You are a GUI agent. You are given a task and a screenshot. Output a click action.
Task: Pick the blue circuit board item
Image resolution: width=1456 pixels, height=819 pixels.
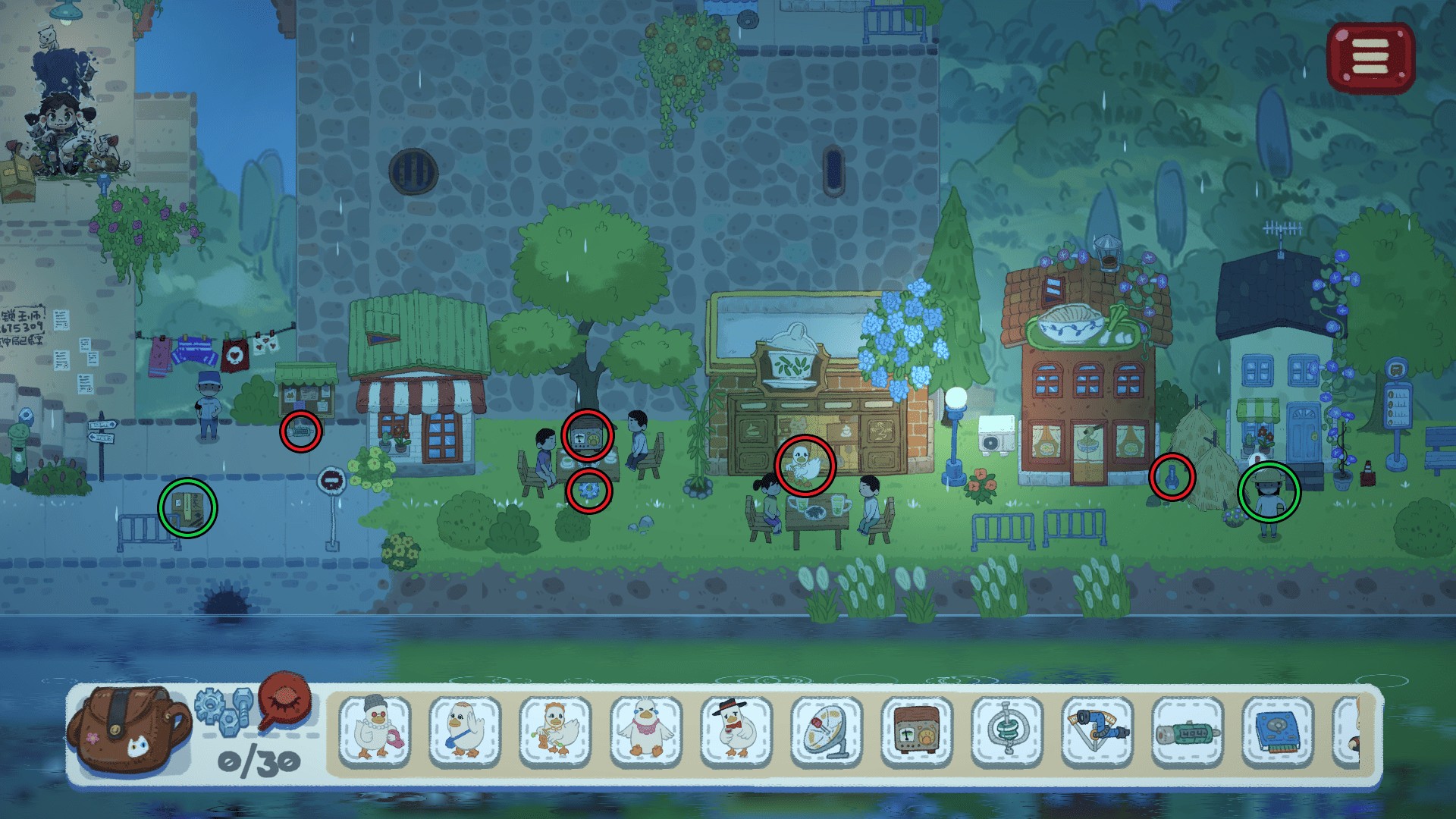1278,731
